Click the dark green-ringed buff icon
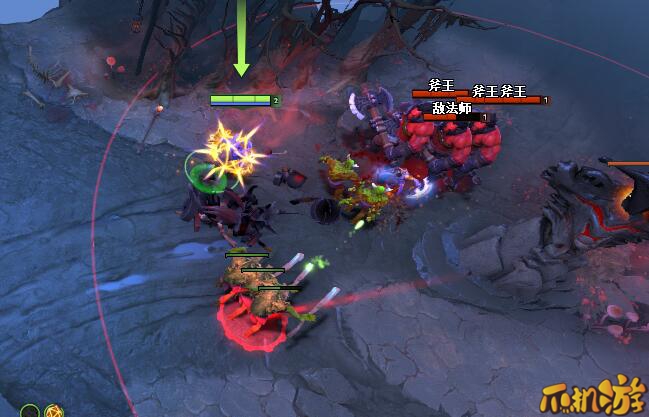649x417 pixels. click(31, 411)
